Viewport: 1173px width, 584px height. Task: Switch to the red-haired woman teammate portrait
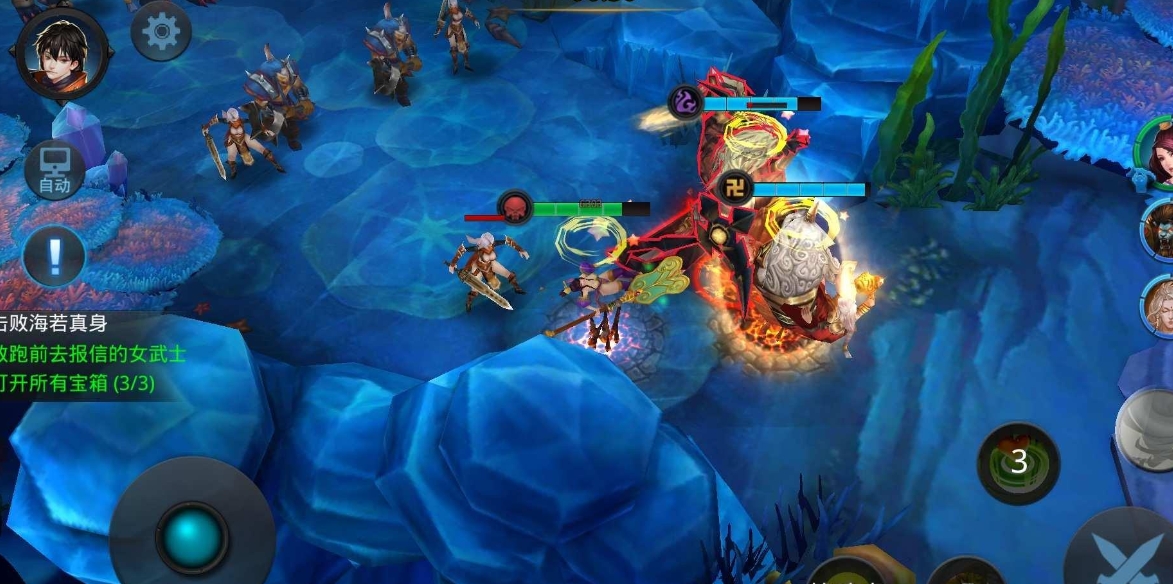point(1160,152)
